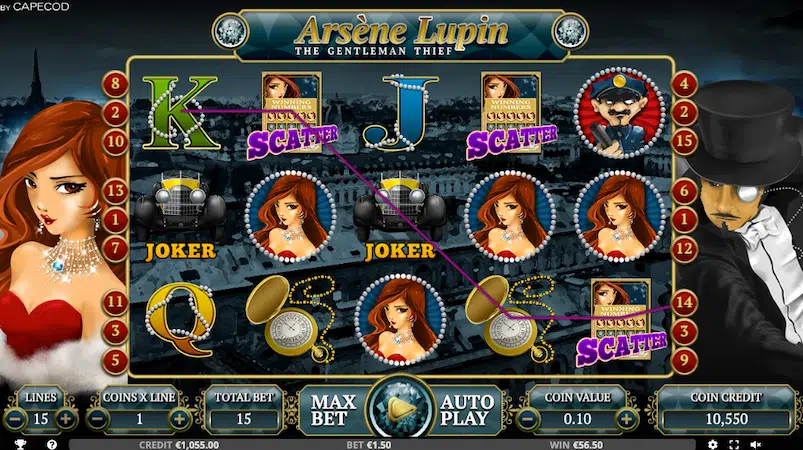
Task: Click the MAX BET button
Action: point(334,410)
